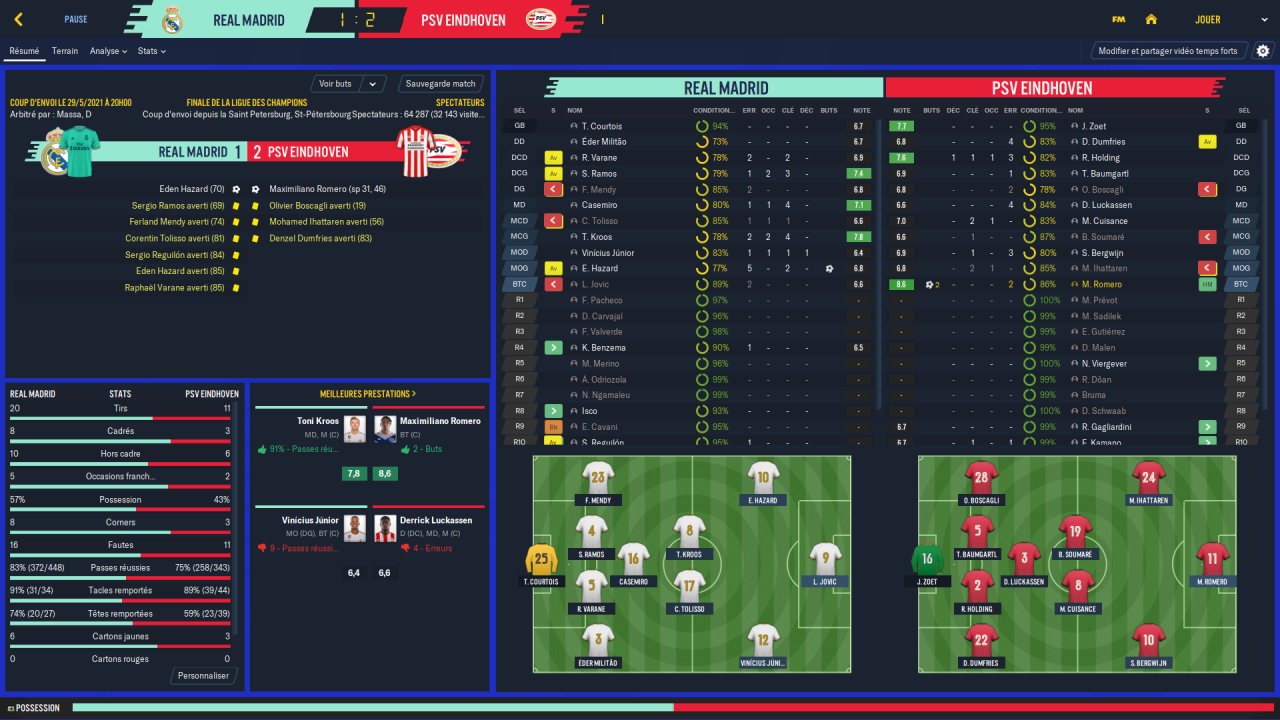Viewport: 1280px width, 720px height.
Task: Go back with the yellow arrow
Action: click(x=19, y=19)
